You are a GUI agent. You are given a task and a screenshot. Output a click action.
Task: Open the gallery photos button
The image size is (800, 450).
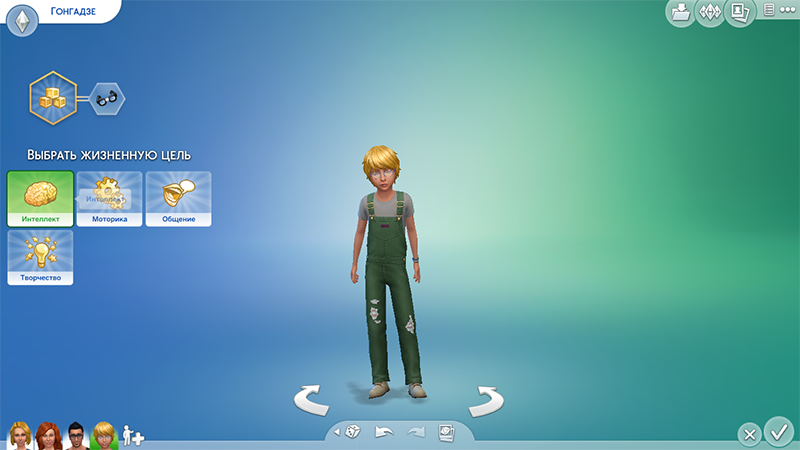[x=740, y=13]
